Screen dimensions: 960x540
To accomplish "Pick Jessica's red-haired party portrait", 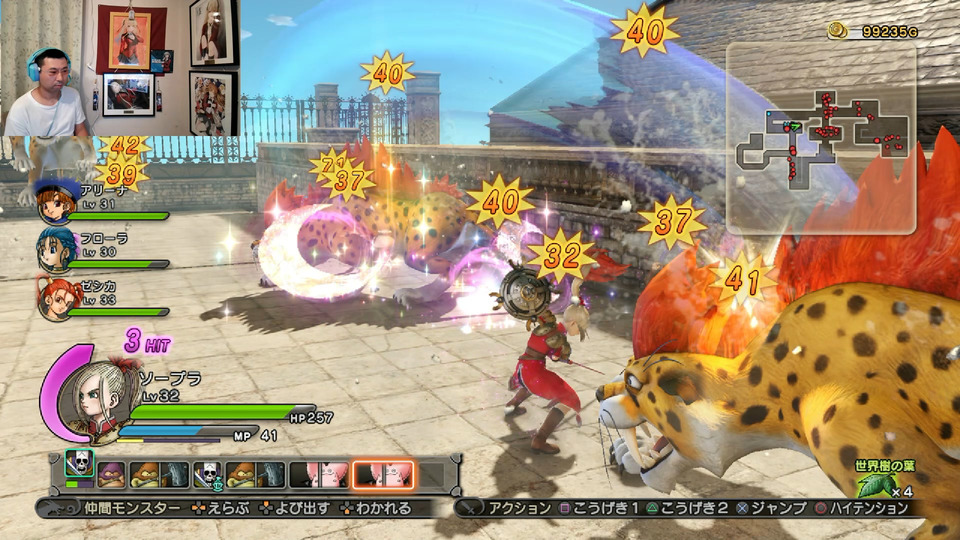I will point(54,297).
